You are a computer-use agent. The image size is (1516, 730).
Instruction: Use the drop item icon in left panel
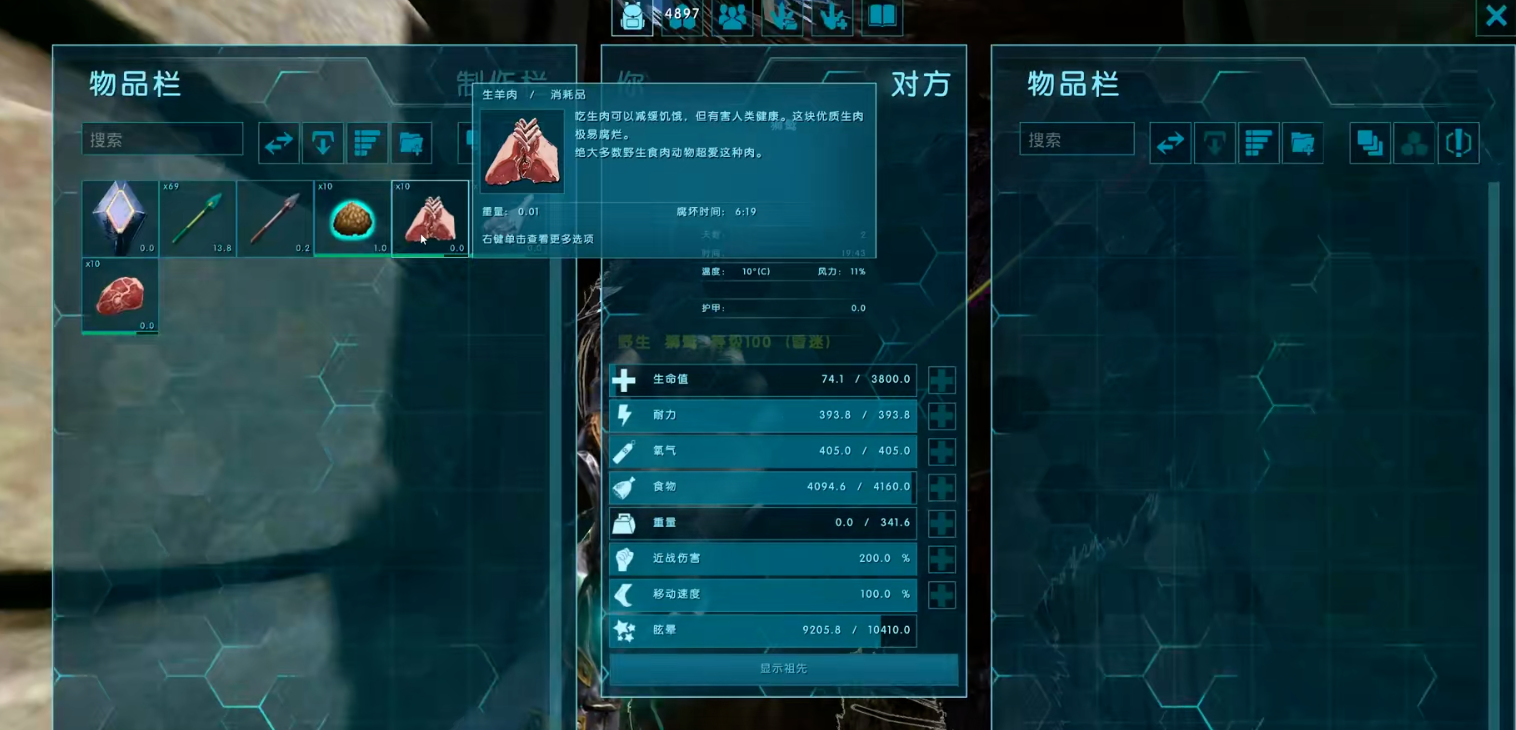322,142
